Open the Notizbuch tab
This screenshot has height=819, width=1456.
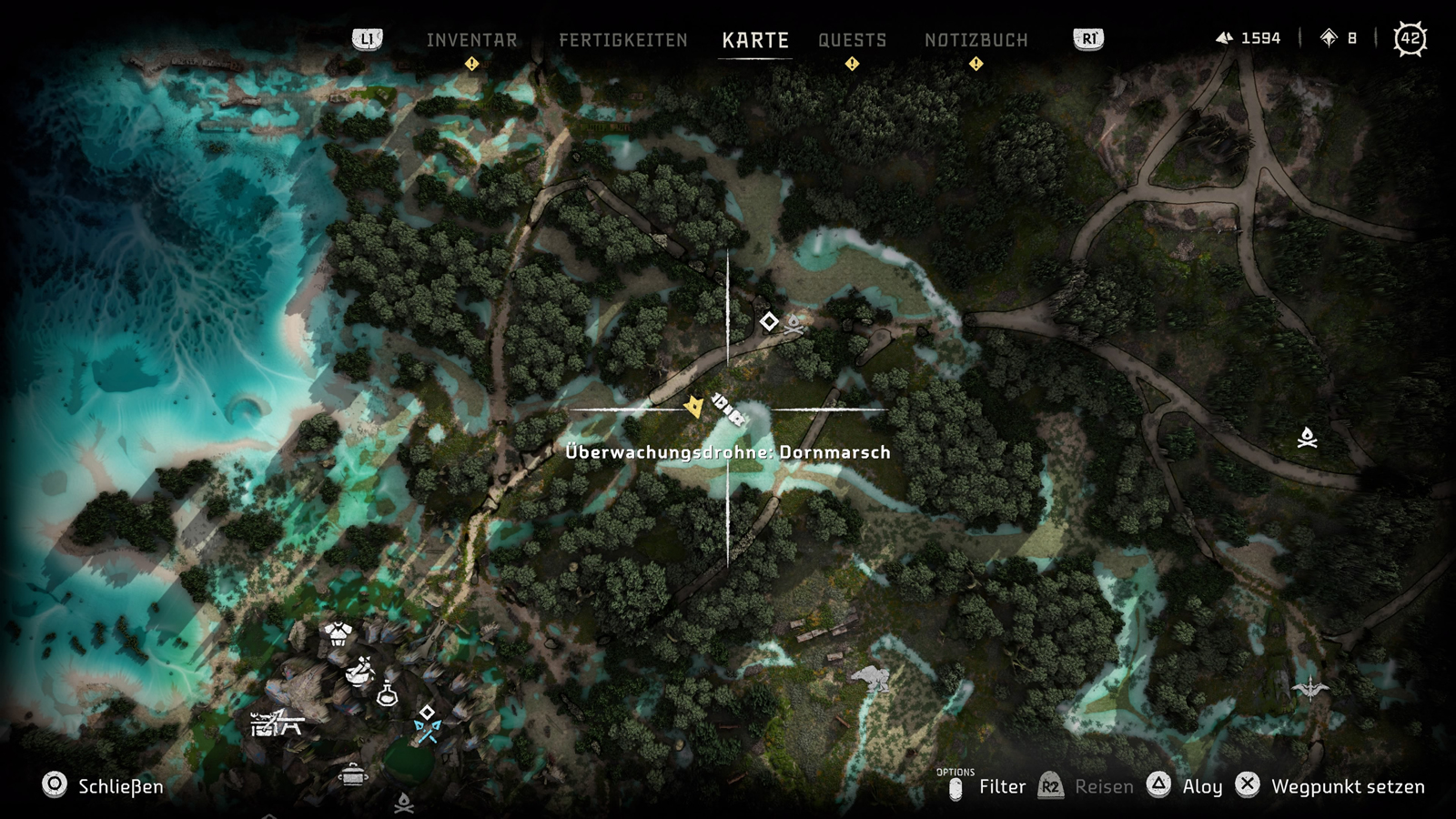(x=976, y=40)
